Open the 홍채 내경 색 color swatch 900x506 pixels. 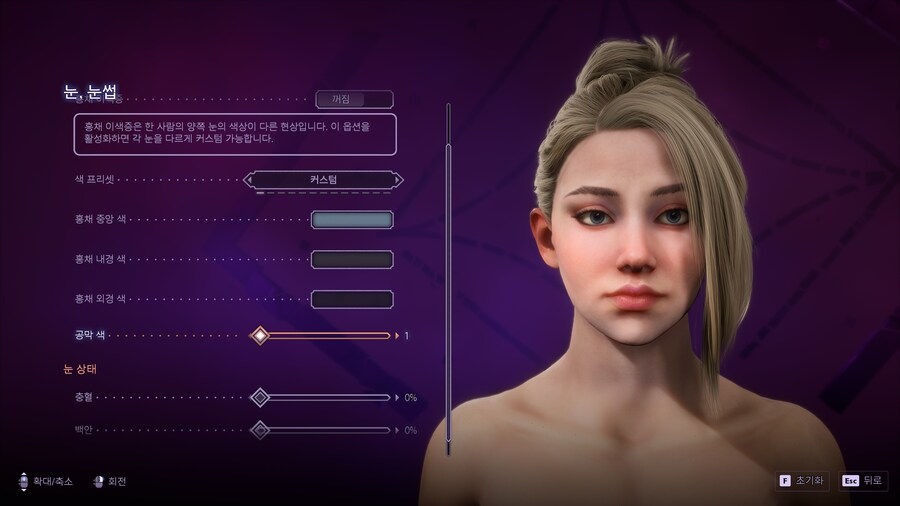[x=352, y=260]
